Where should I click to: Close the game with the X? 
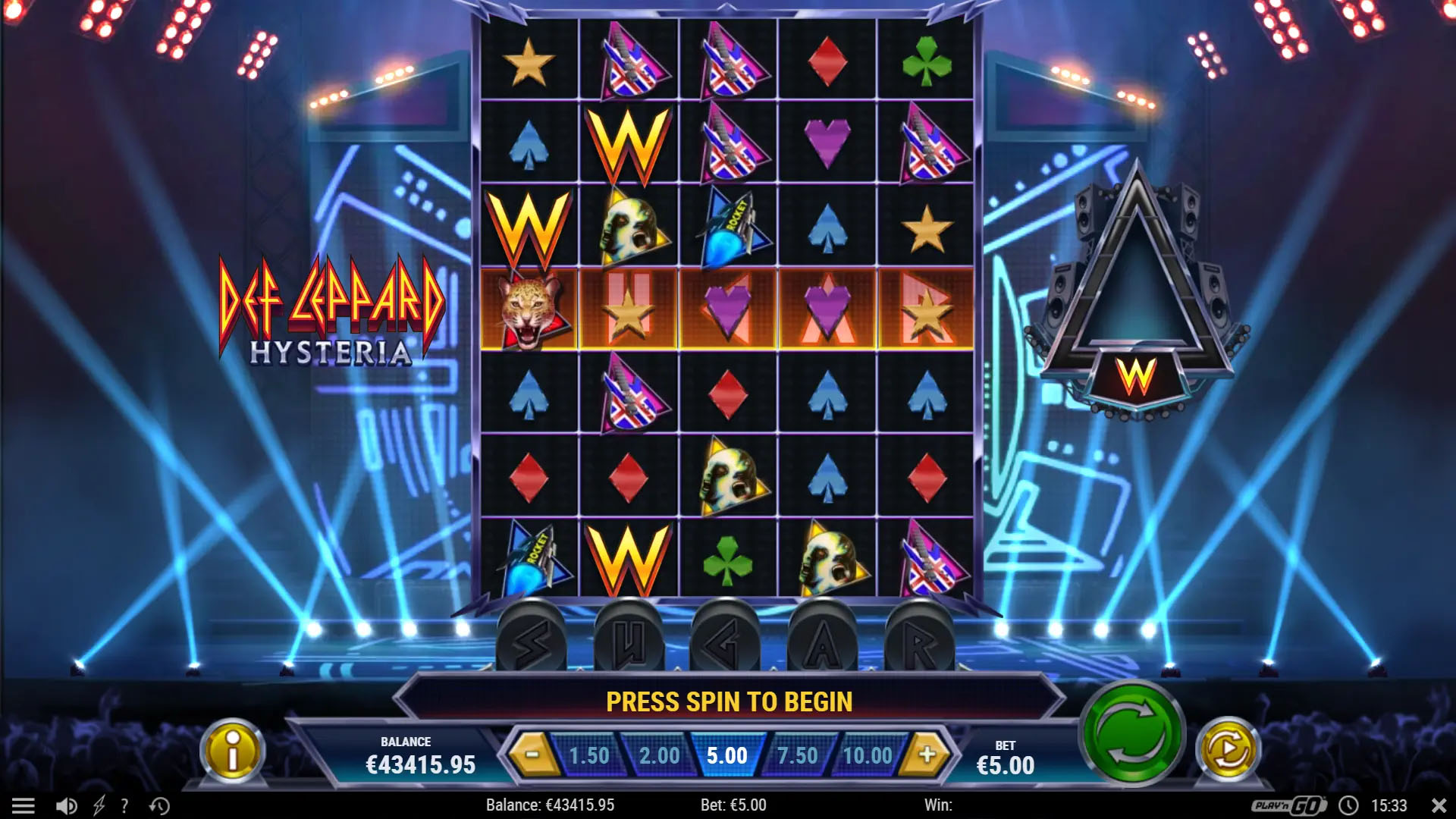pos(1438,805)
